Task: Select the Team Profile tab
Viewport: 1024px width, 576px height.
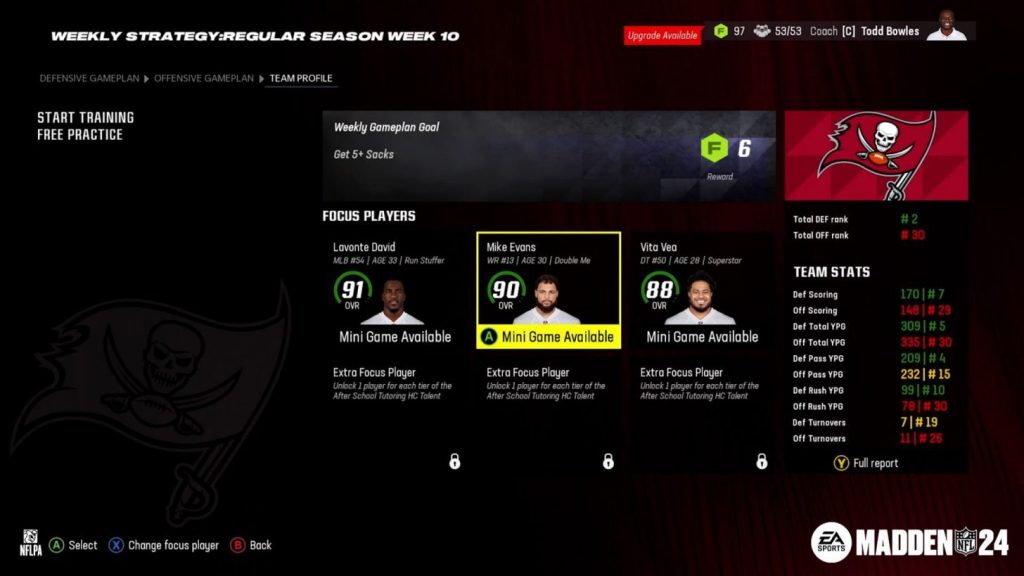Action: [x=301, y=78]
